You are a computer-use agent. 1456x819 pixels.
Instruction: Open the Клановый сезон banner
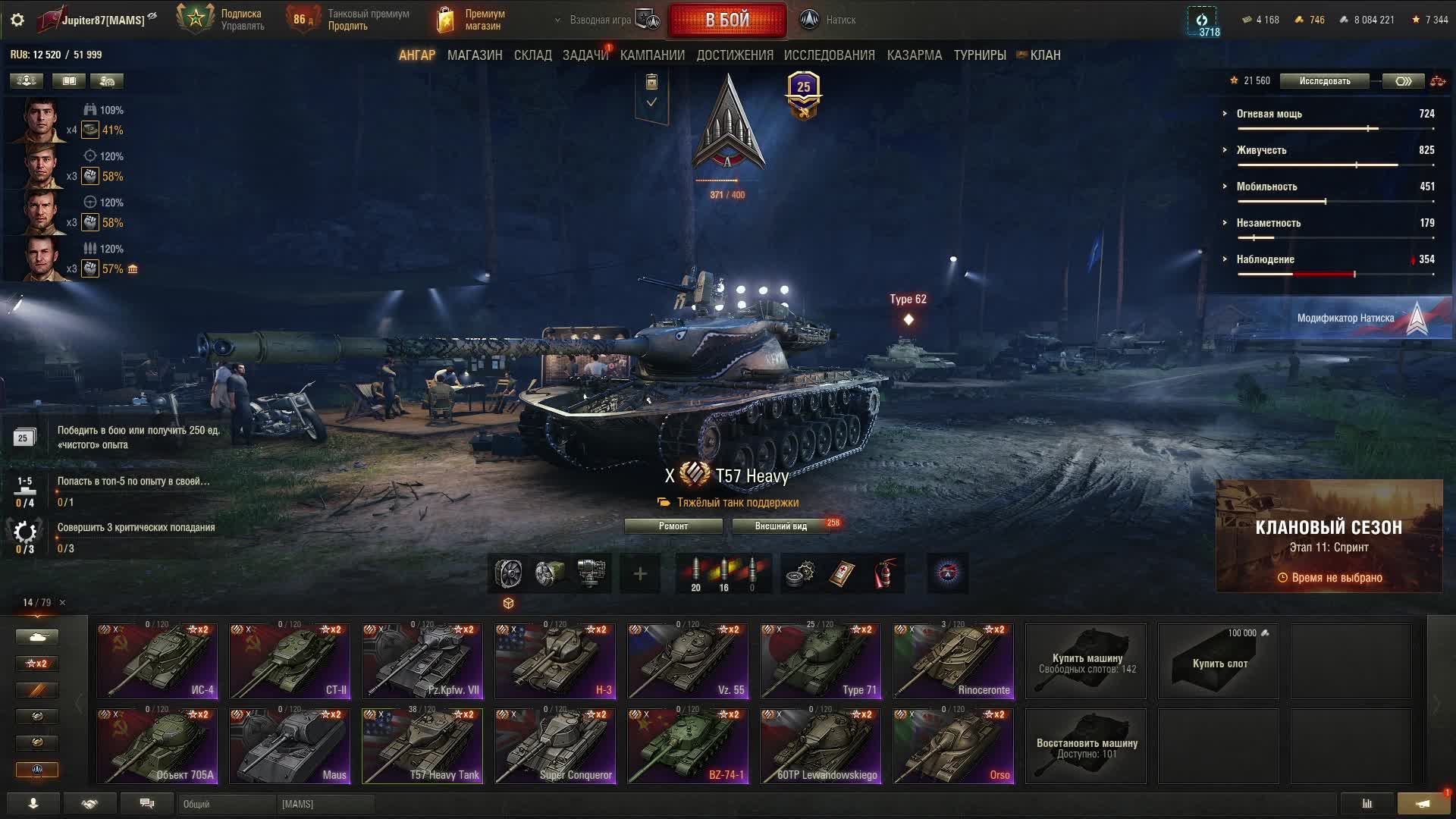click(x=1329, y=535)
